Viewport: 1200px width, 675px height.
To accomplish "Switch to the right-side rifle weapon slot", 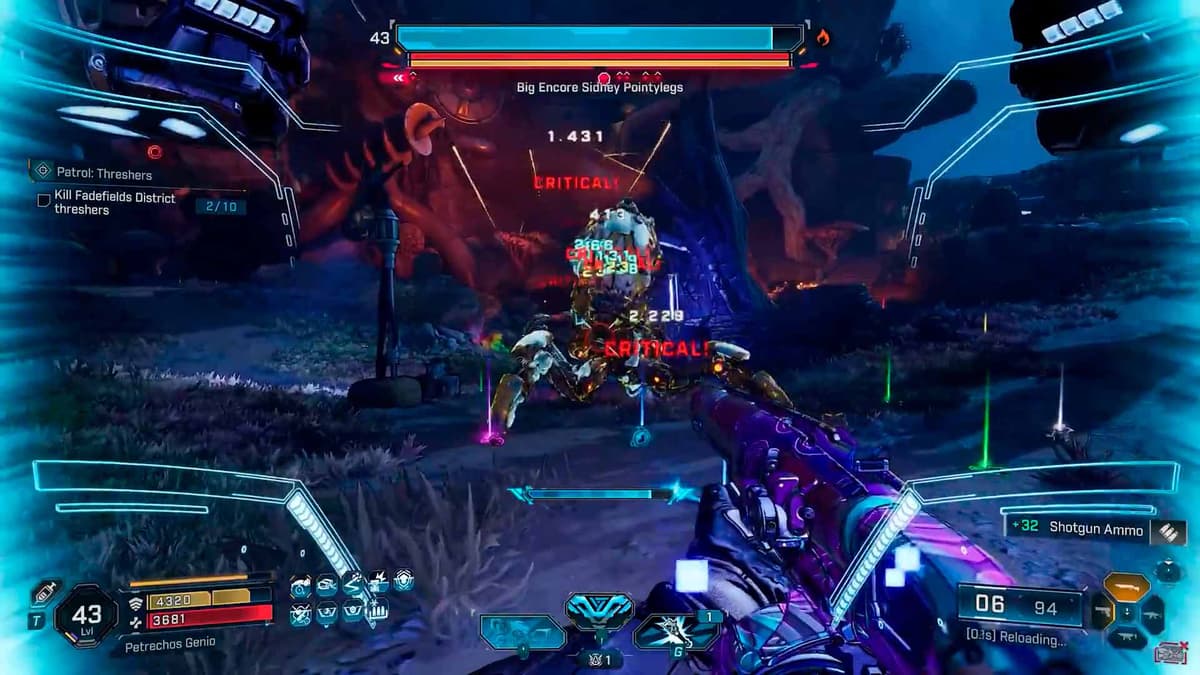I will (1151, 612).
